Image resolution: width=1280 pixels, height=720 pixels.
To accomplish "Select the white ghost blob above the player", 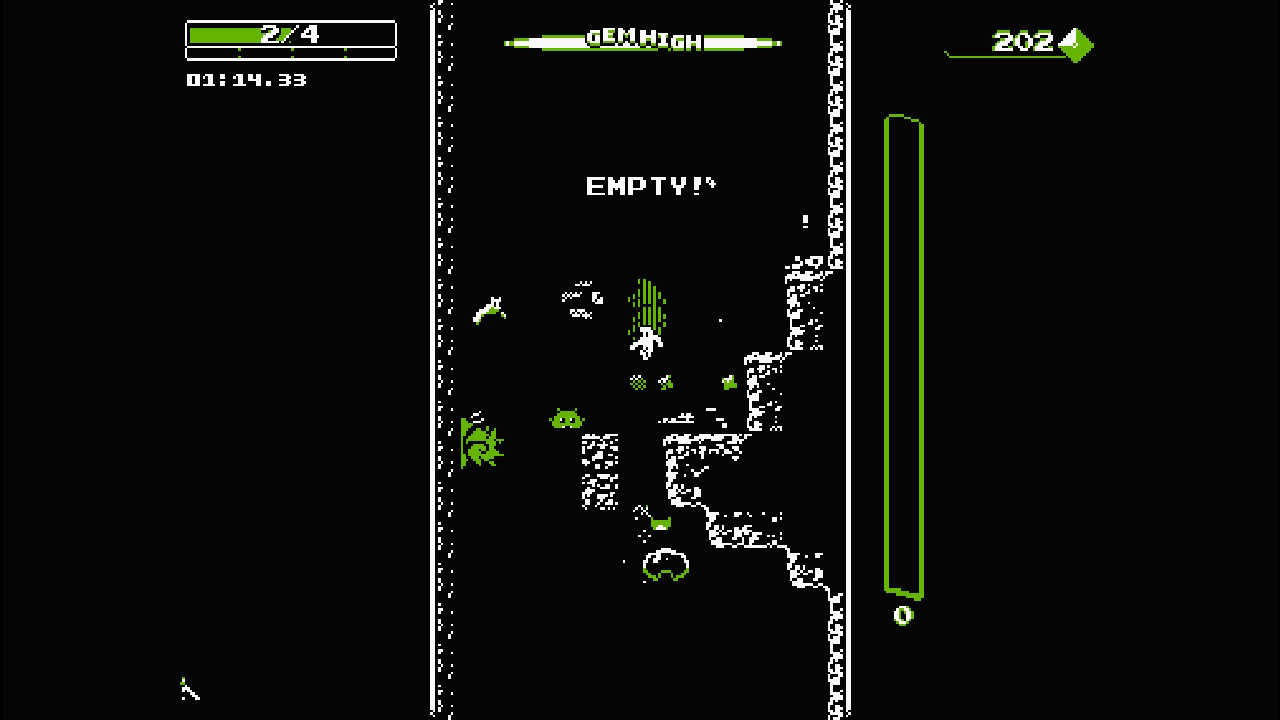I will point(583,298).
